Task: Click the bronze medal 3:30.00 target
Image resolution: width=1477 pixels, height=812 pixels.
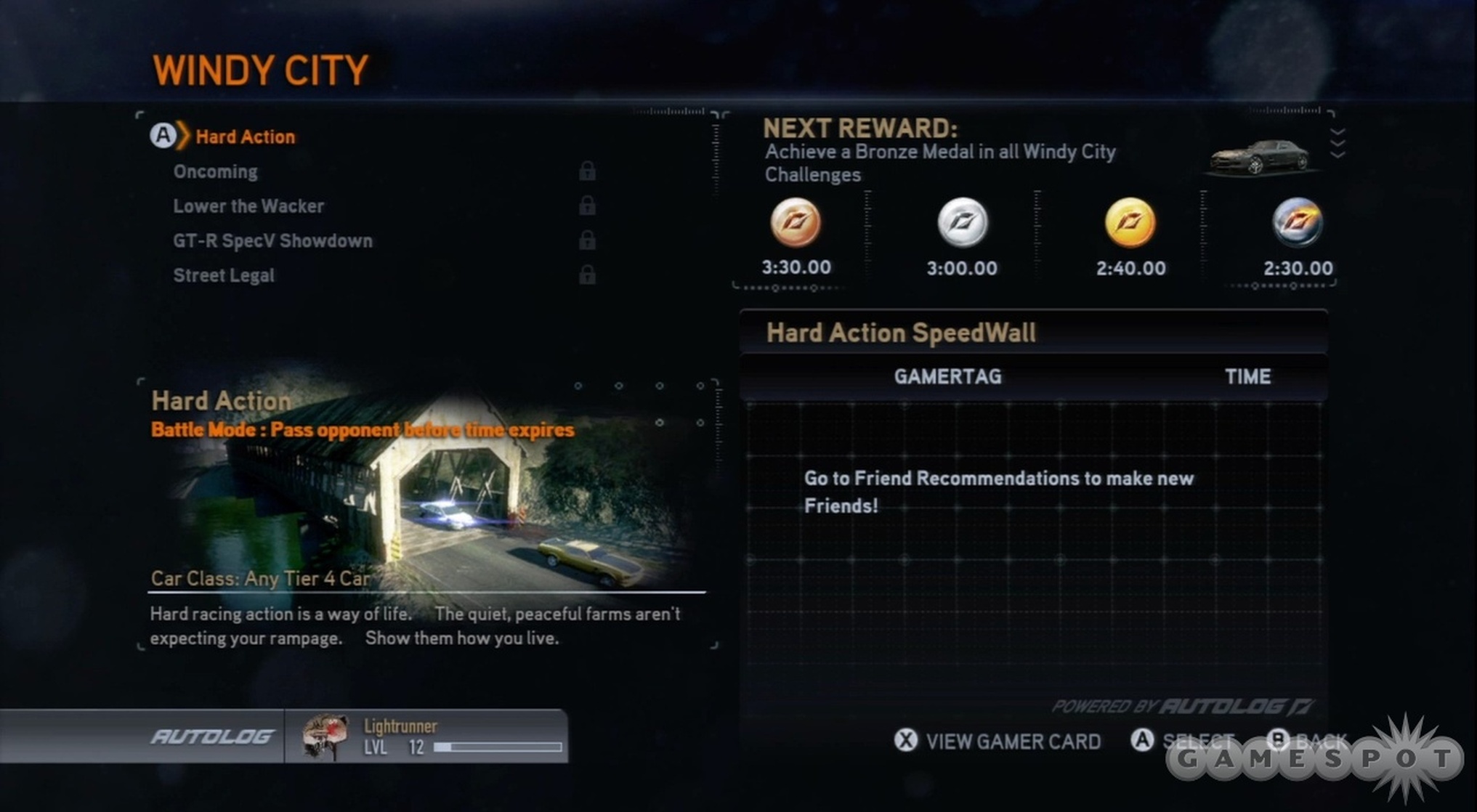Action: (x=796, y=222)
